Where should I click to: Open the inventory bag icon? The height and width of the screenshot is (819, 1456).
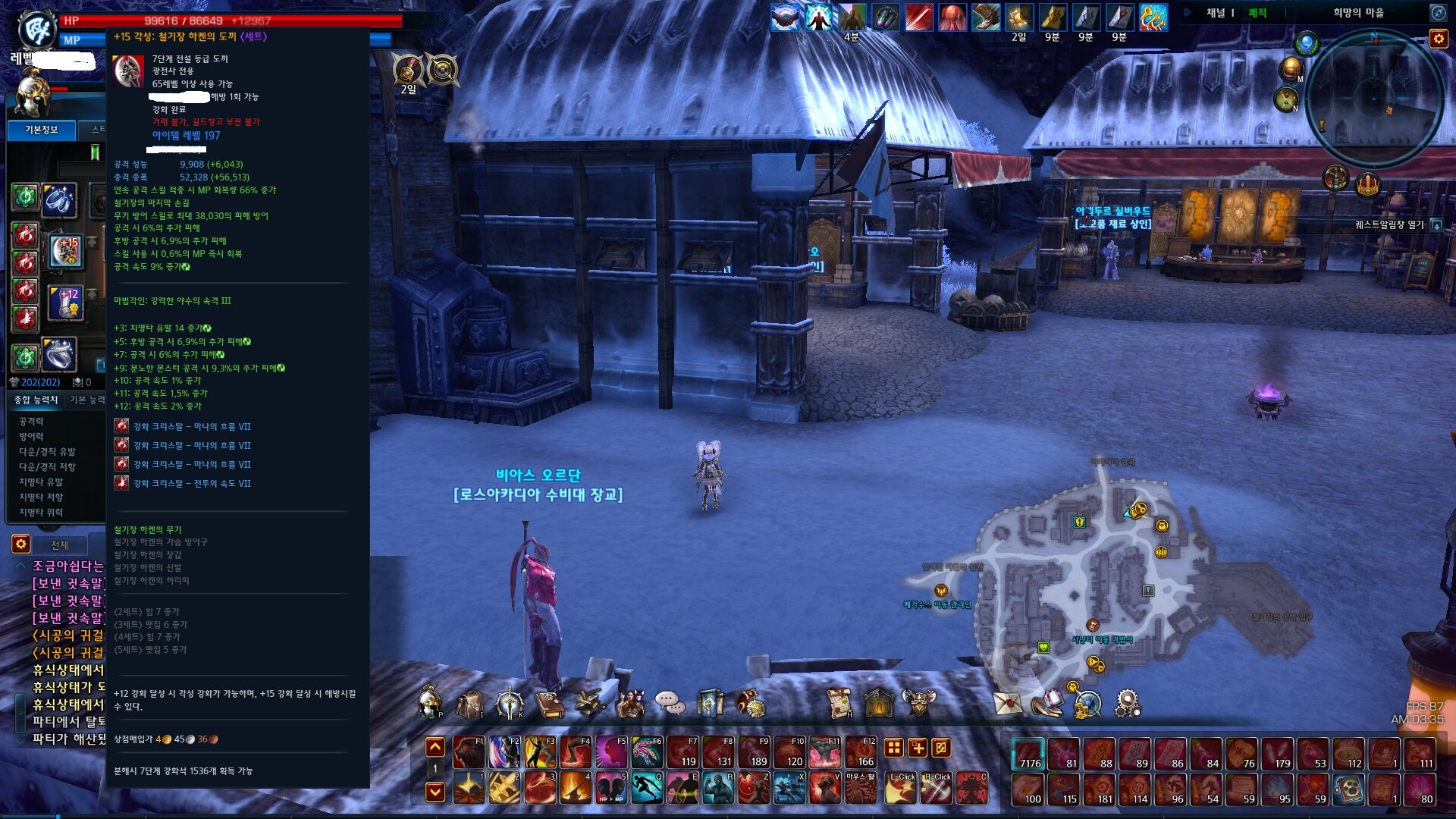coord(469,704)
